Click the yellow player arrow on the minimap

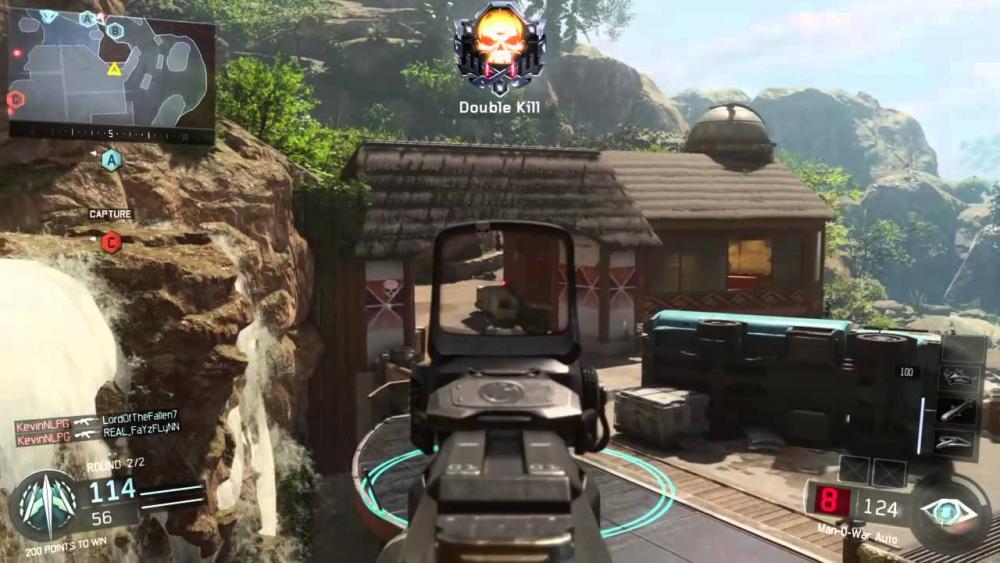114,69
